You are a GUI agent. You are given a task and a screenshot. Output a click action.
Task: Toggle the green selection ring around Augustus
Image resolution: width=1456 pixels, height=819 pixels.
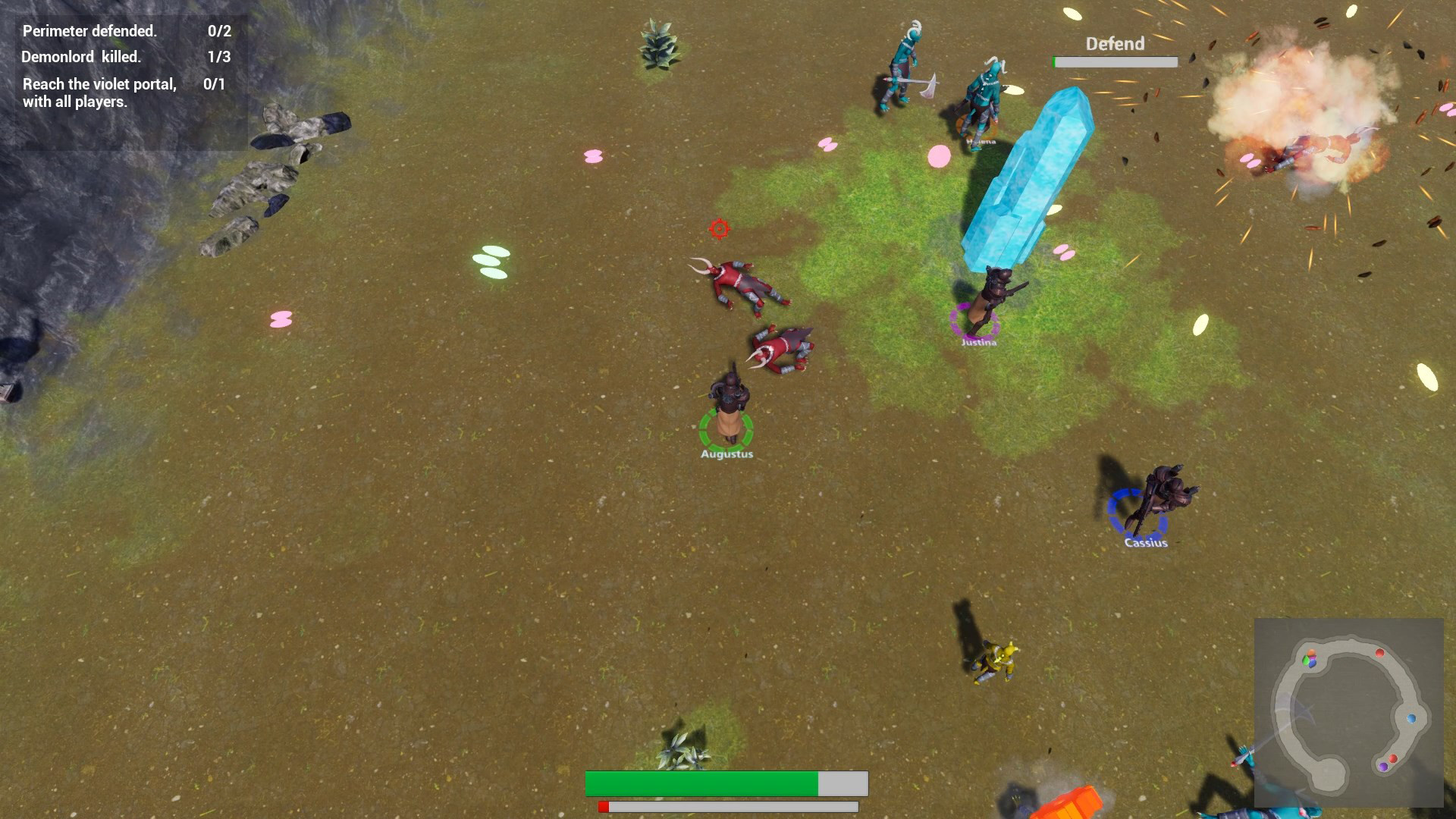726,428
